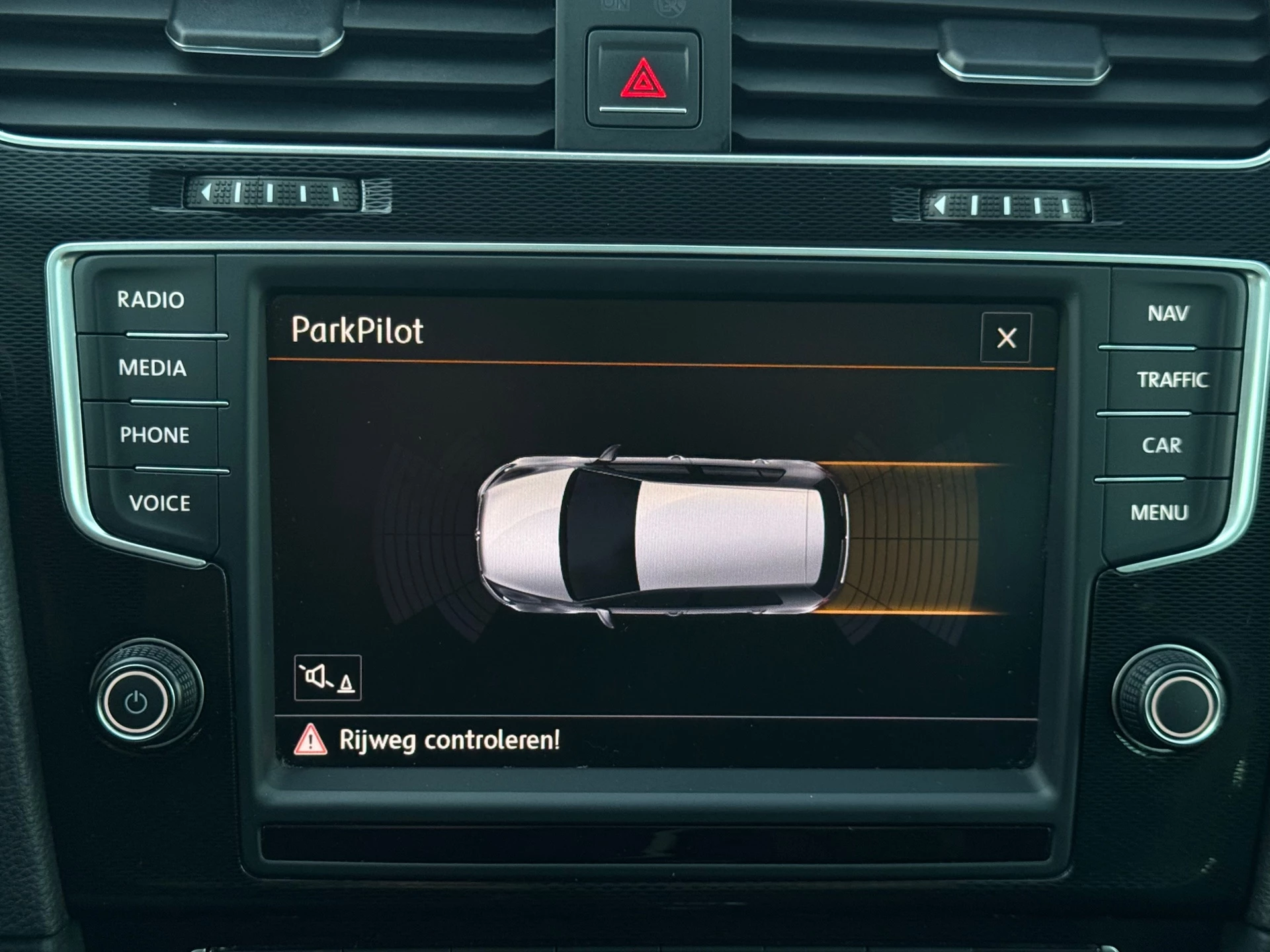Toggle the ParkPilot warning sound mute

pyautogui.click(x=327, y=678)
